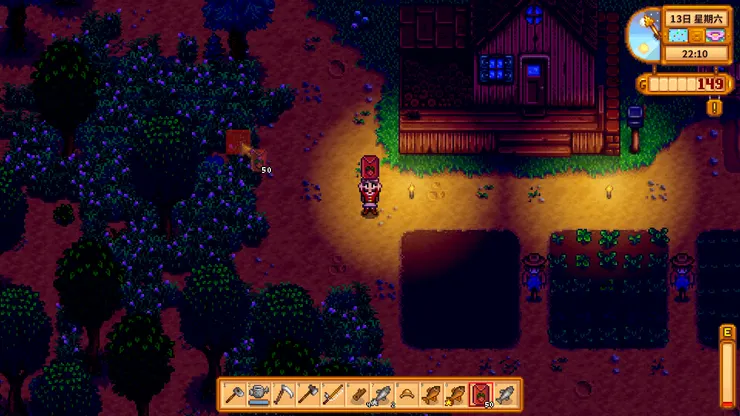This screenshot has width=740, height=416.
Task: Click the red seed packet slot
Action: (480, 395)
